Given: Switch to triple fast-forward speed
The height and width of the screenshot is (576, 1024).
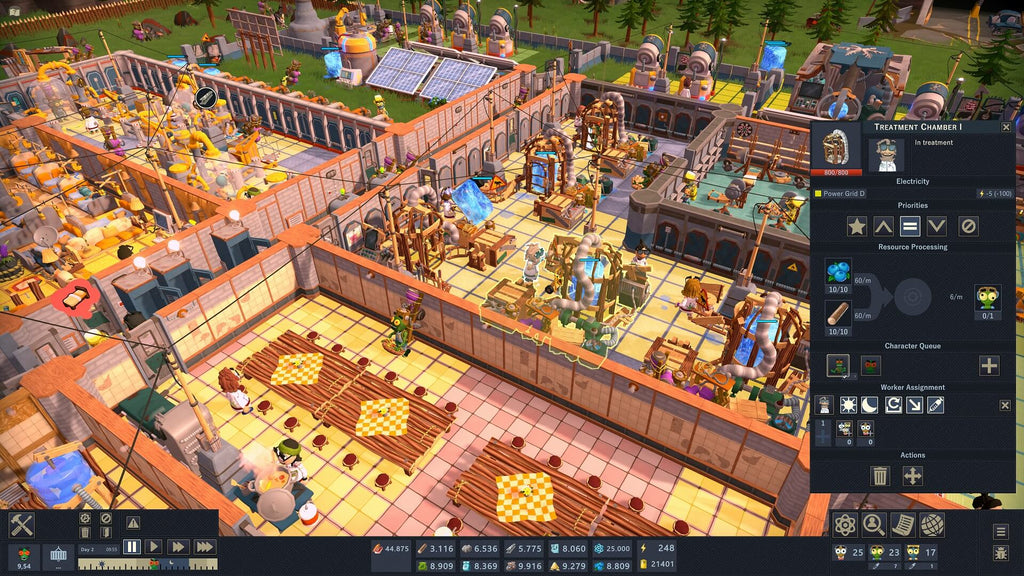Looking at the screenshot, I should [x=204, y=547].
